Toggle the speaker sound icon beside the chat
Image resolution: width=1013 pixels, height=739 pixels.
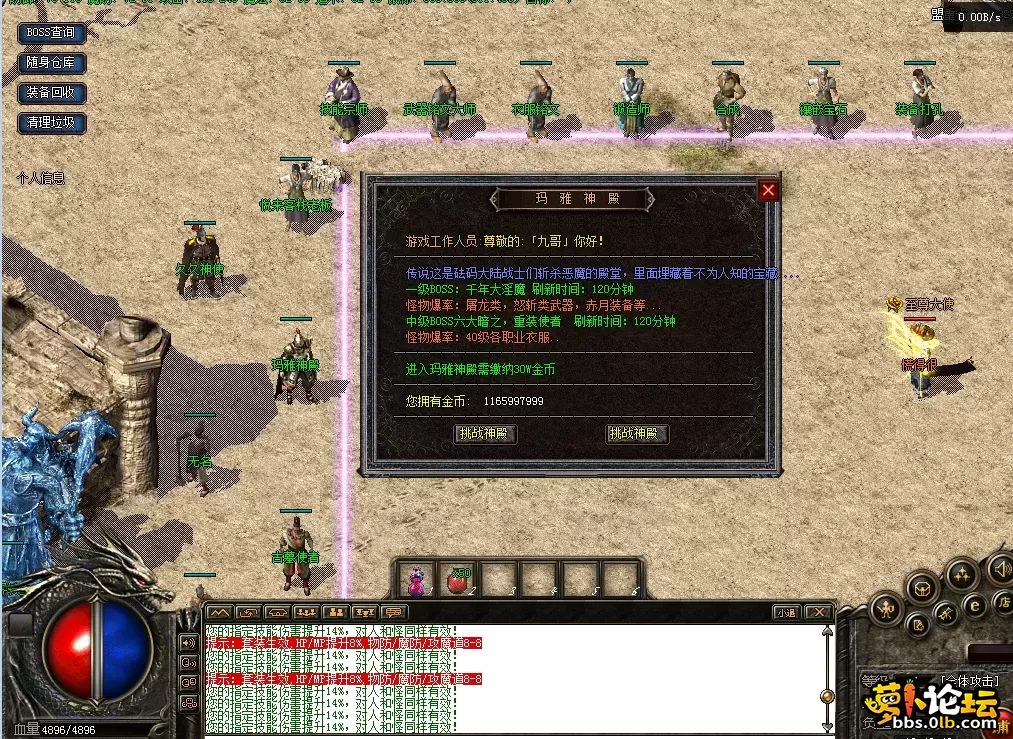click(187, 642)
